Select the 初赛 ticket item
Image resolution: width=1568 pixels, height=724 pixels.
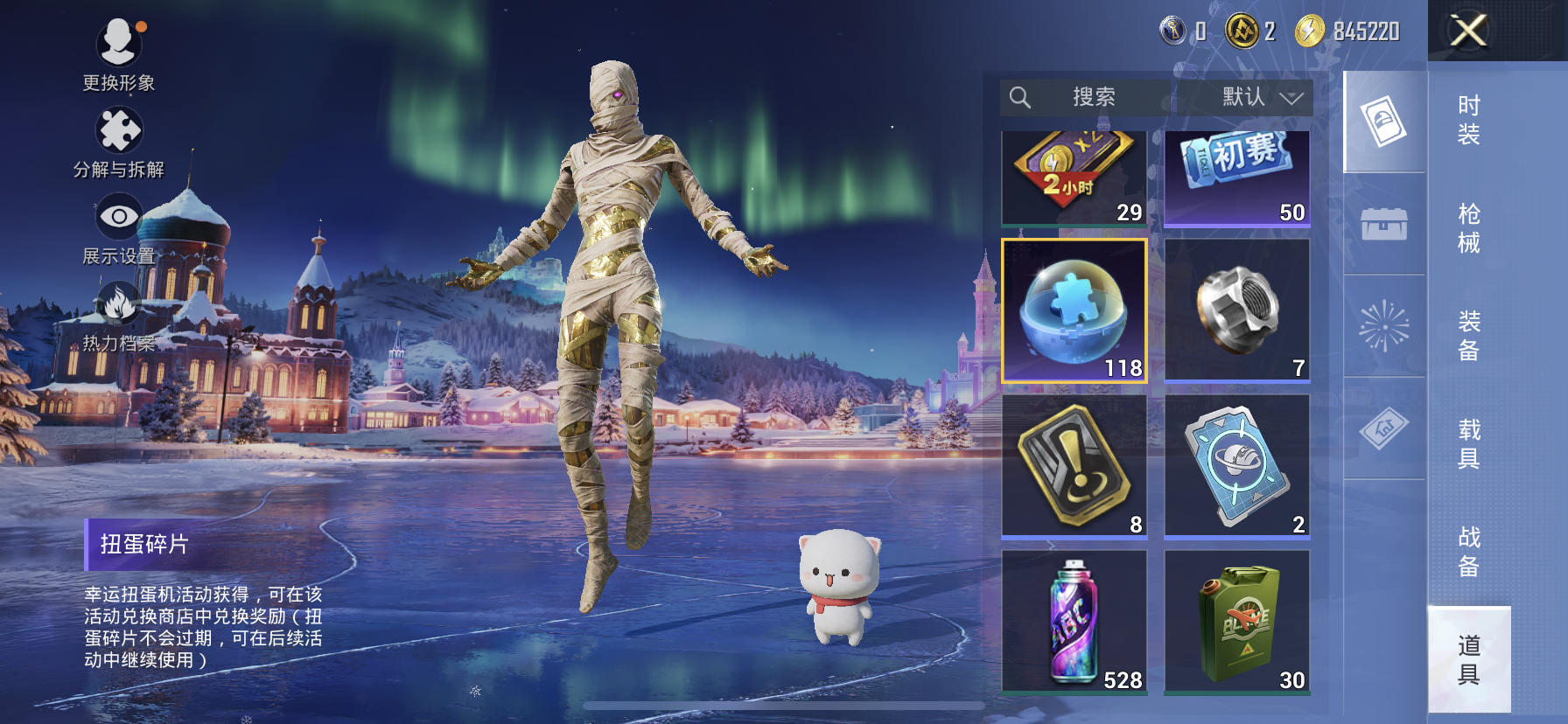tap(1236, 178)
